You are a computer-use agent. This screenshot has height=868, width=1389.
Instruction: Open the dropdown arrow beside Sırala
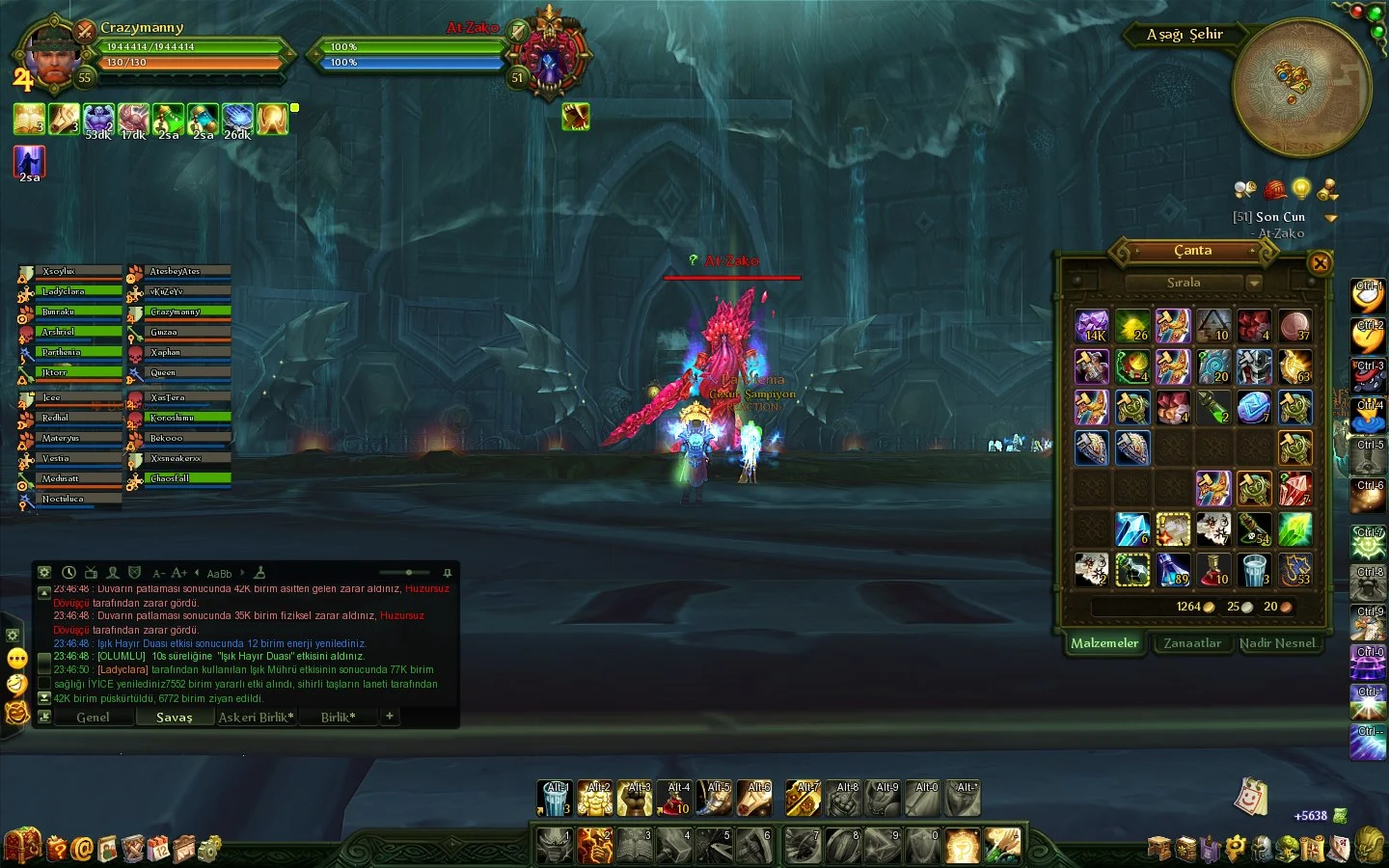1254,283
